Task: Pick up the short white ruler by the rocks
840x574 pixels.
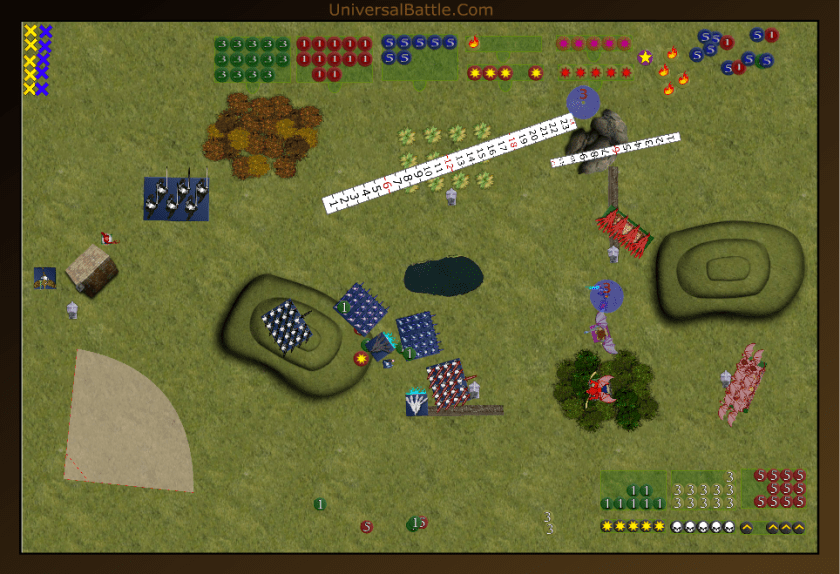Action: [615, 149]
